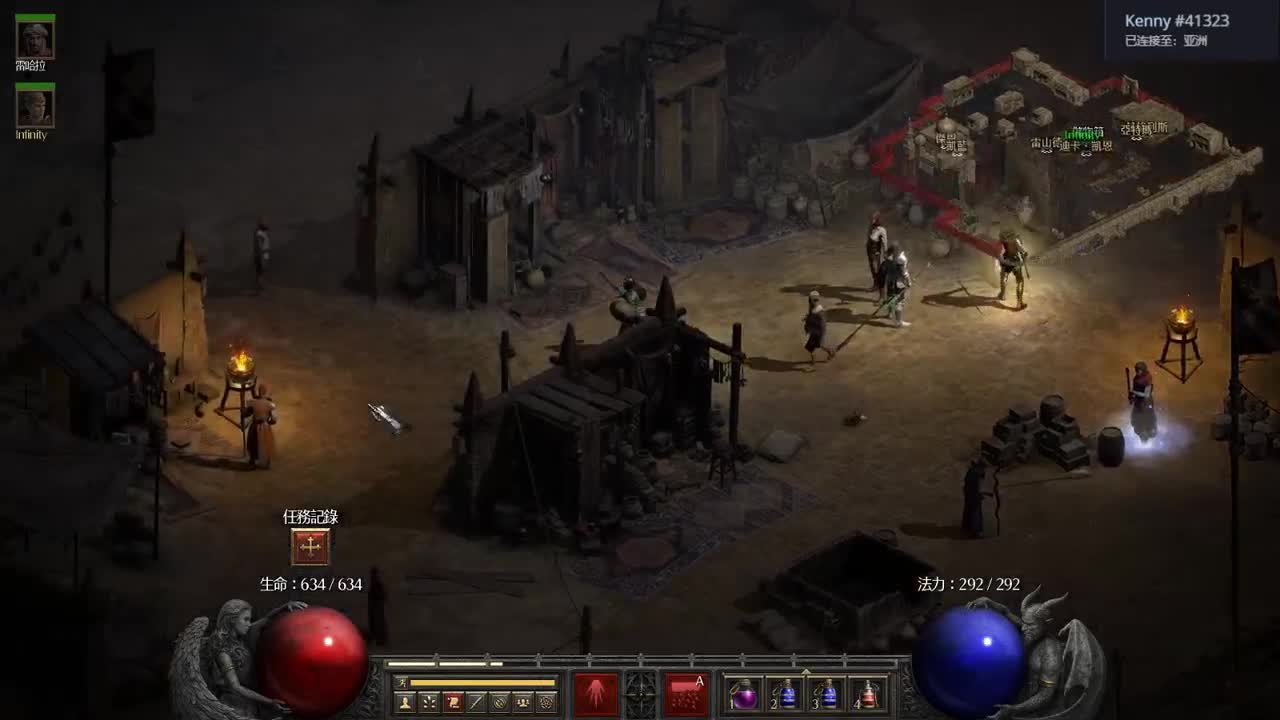Open the 任務記錄 quest log book icon
Screen dimensions: 1280x720
(310, 546)
